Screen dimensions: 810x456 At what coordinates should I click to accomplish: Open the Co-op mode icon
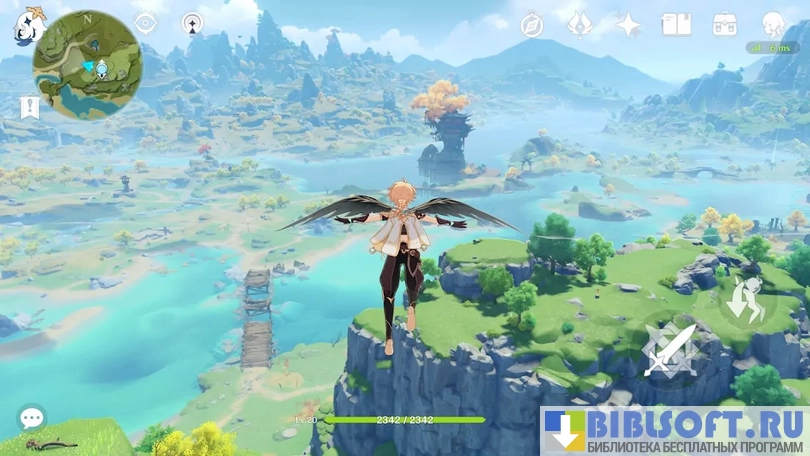pyautogui.click(x=193, y=23)
